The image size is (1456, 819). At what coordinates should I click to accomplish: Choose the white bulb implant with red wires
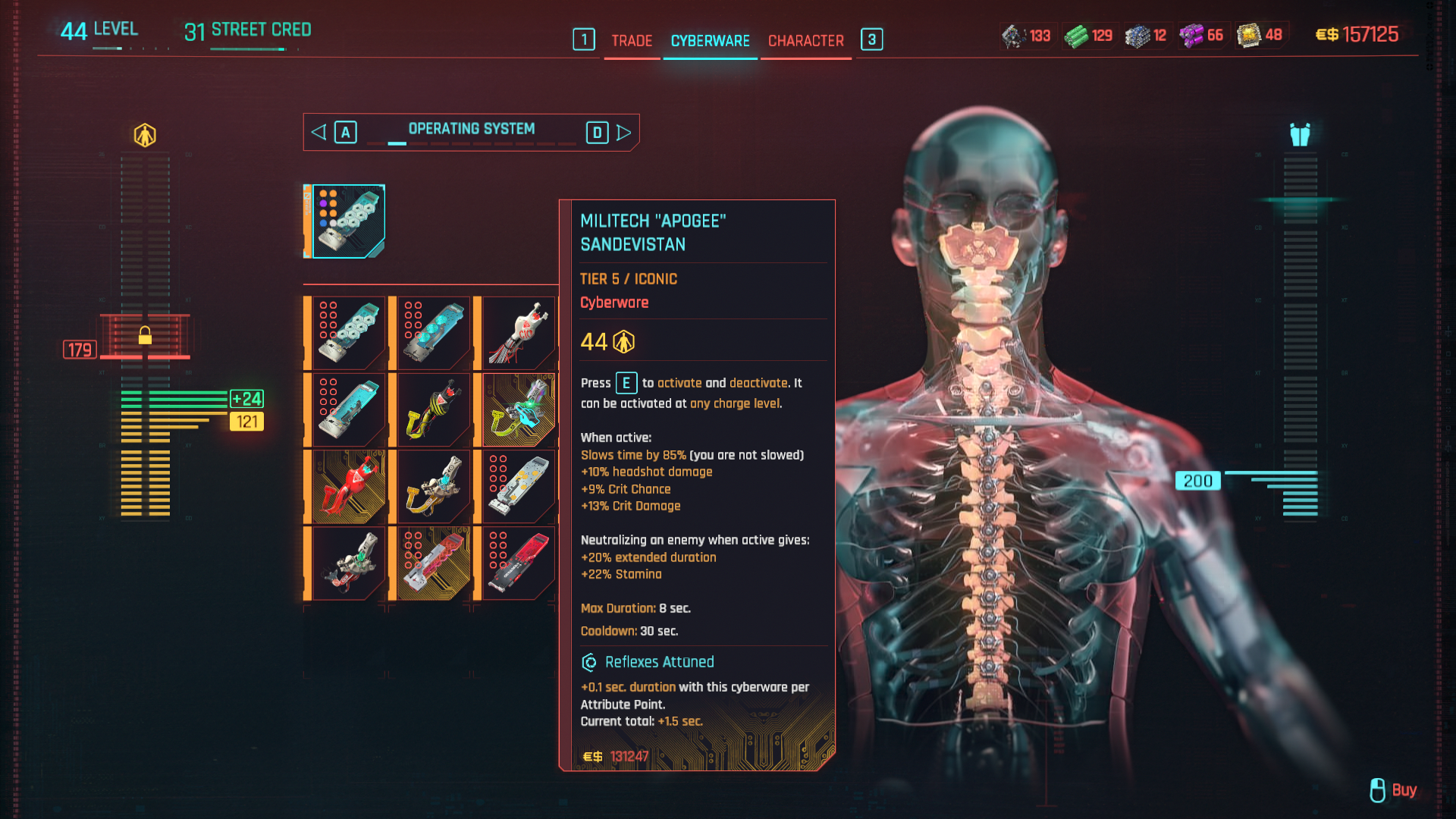[519, 333]
